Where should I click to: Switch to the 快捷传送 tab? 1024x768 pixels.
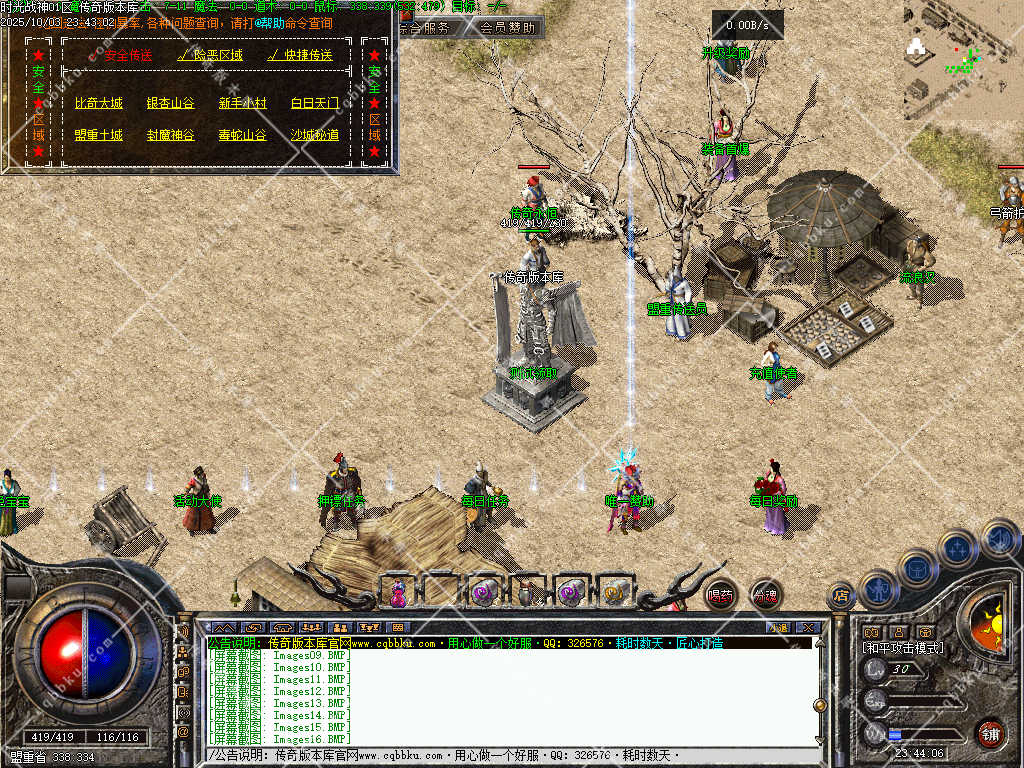pos(300,56)
